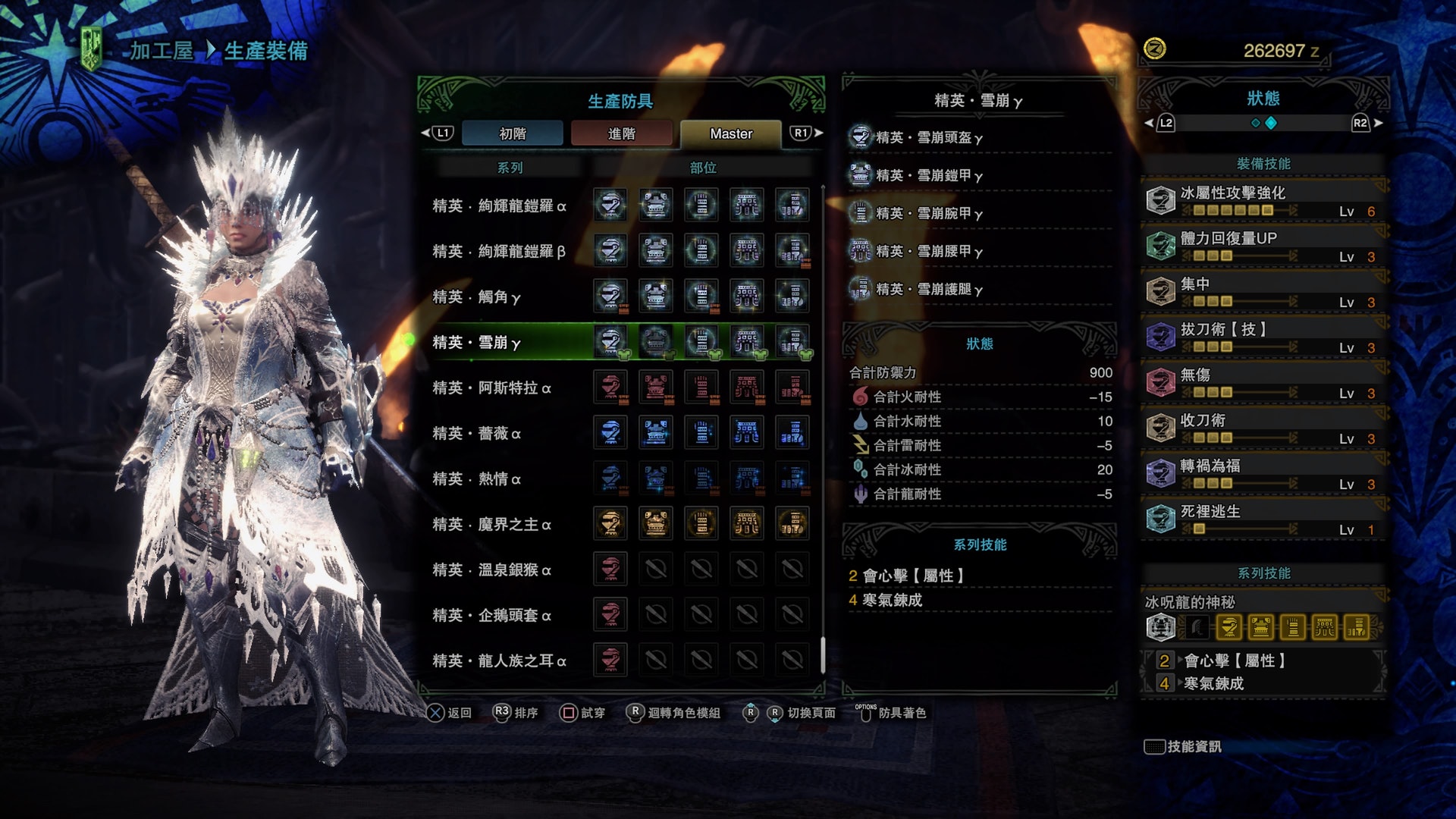Choose the 精英・企鵝頭套α series
Screen dimensions: 1456x819
click(491, 615)
